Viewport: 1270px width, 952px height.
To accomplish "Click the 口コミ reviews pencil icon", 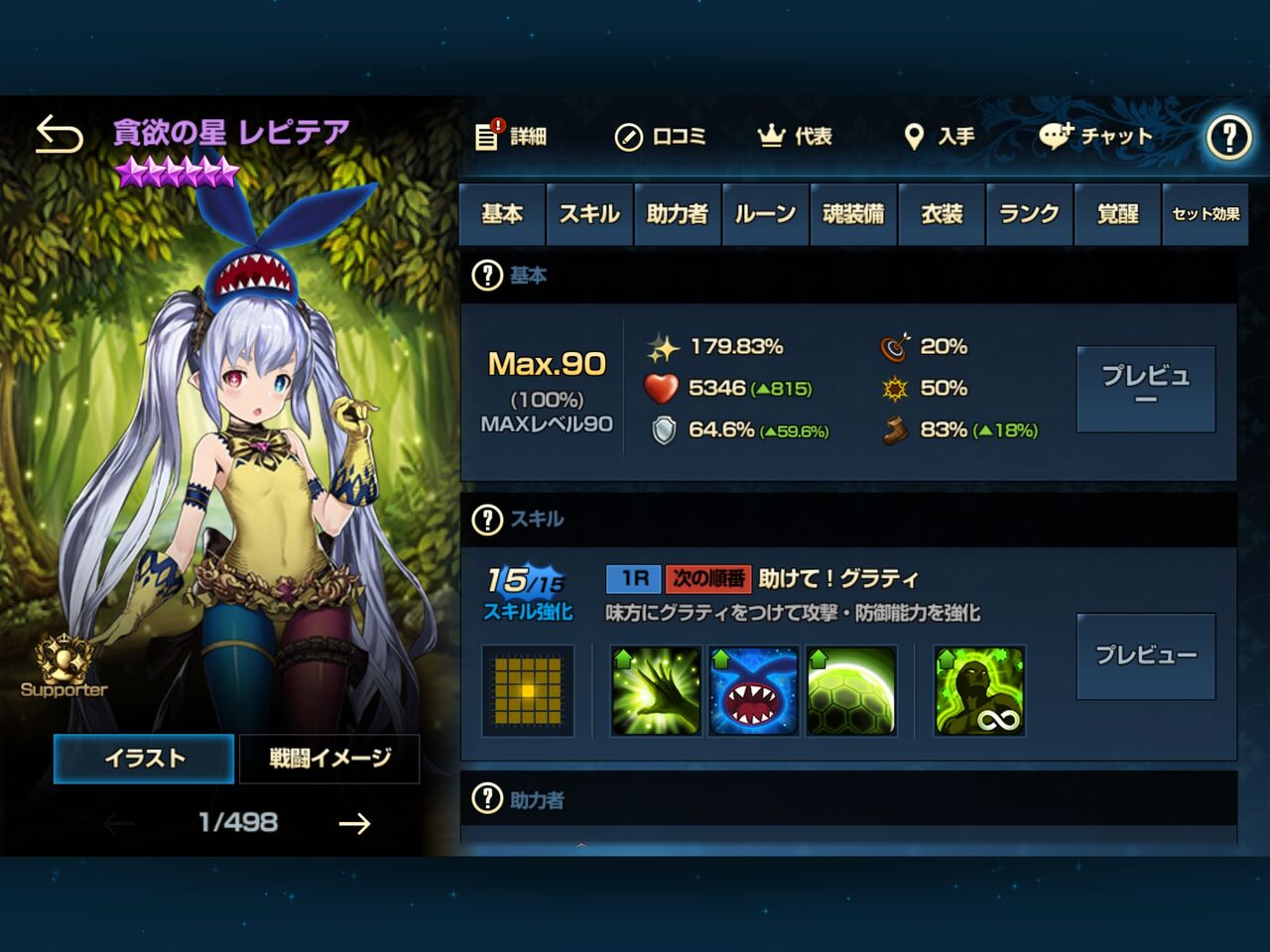I will [x=629, y=138].
